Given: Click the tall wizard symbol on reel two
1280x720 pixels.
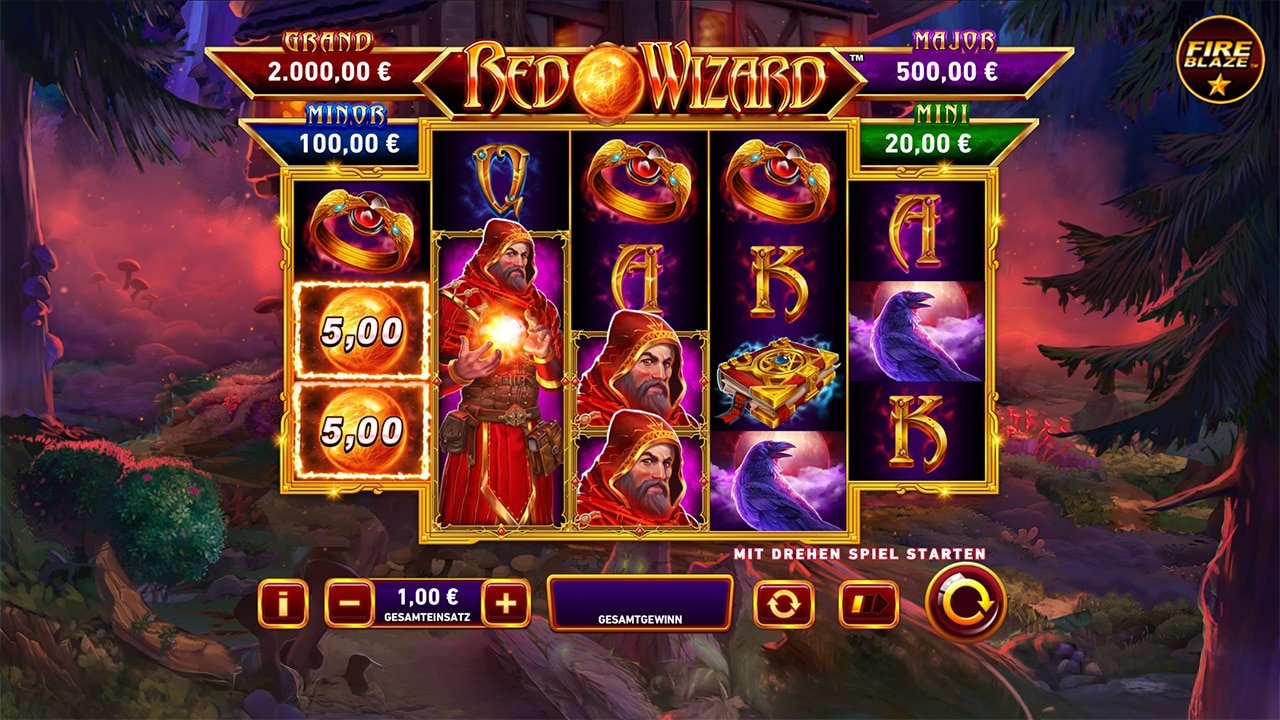Looking at the screenshot, I should coord(498,380).
